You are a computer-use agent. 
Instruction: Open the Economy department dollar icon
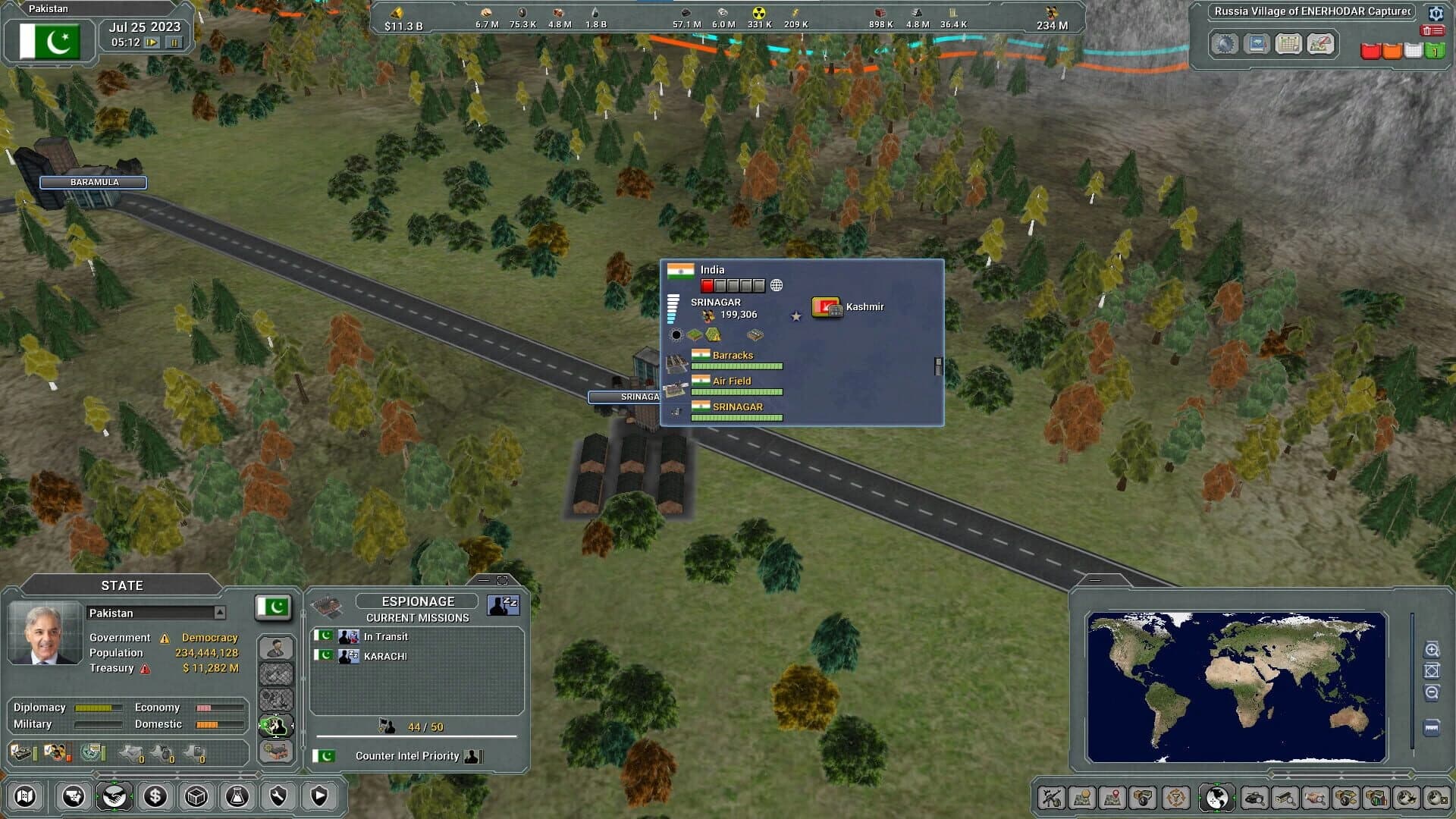coord(155,796)
